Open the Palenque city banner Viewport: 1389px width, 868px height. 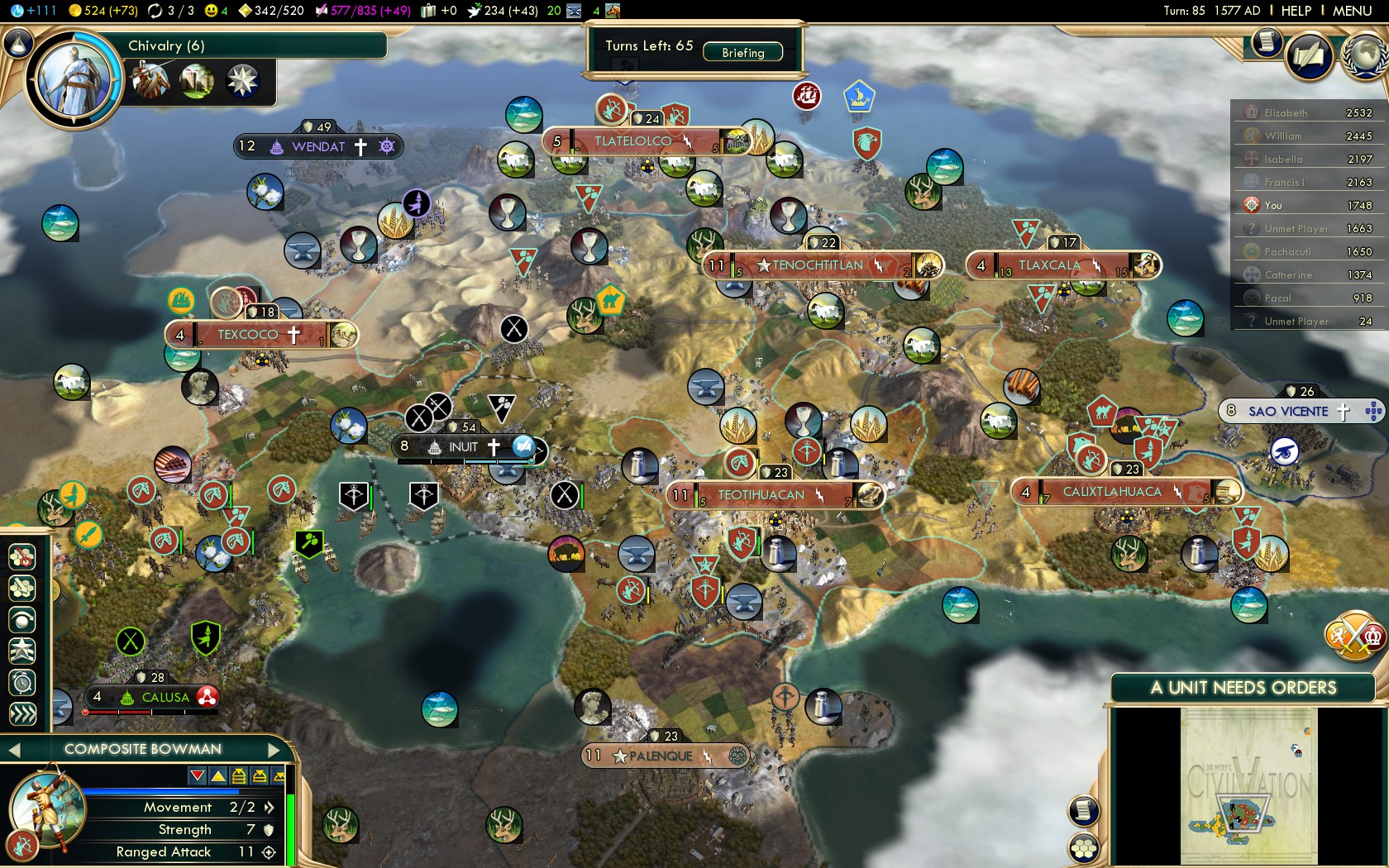(x=661, y=756)
